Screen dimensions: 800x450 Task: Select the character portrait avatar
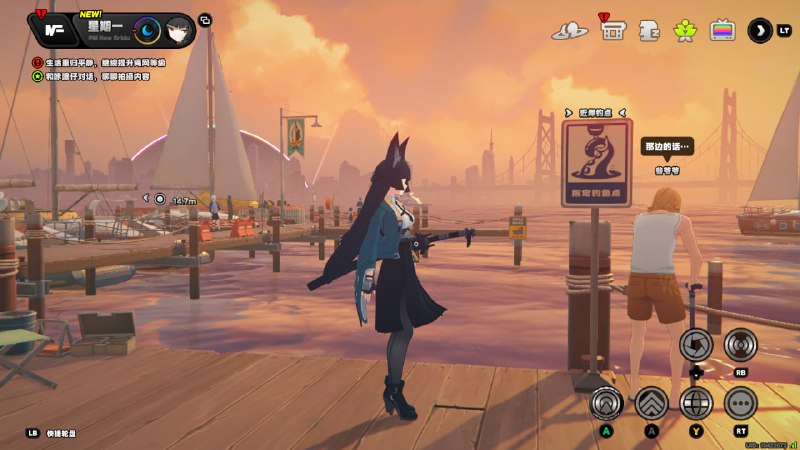pos(178,31)
